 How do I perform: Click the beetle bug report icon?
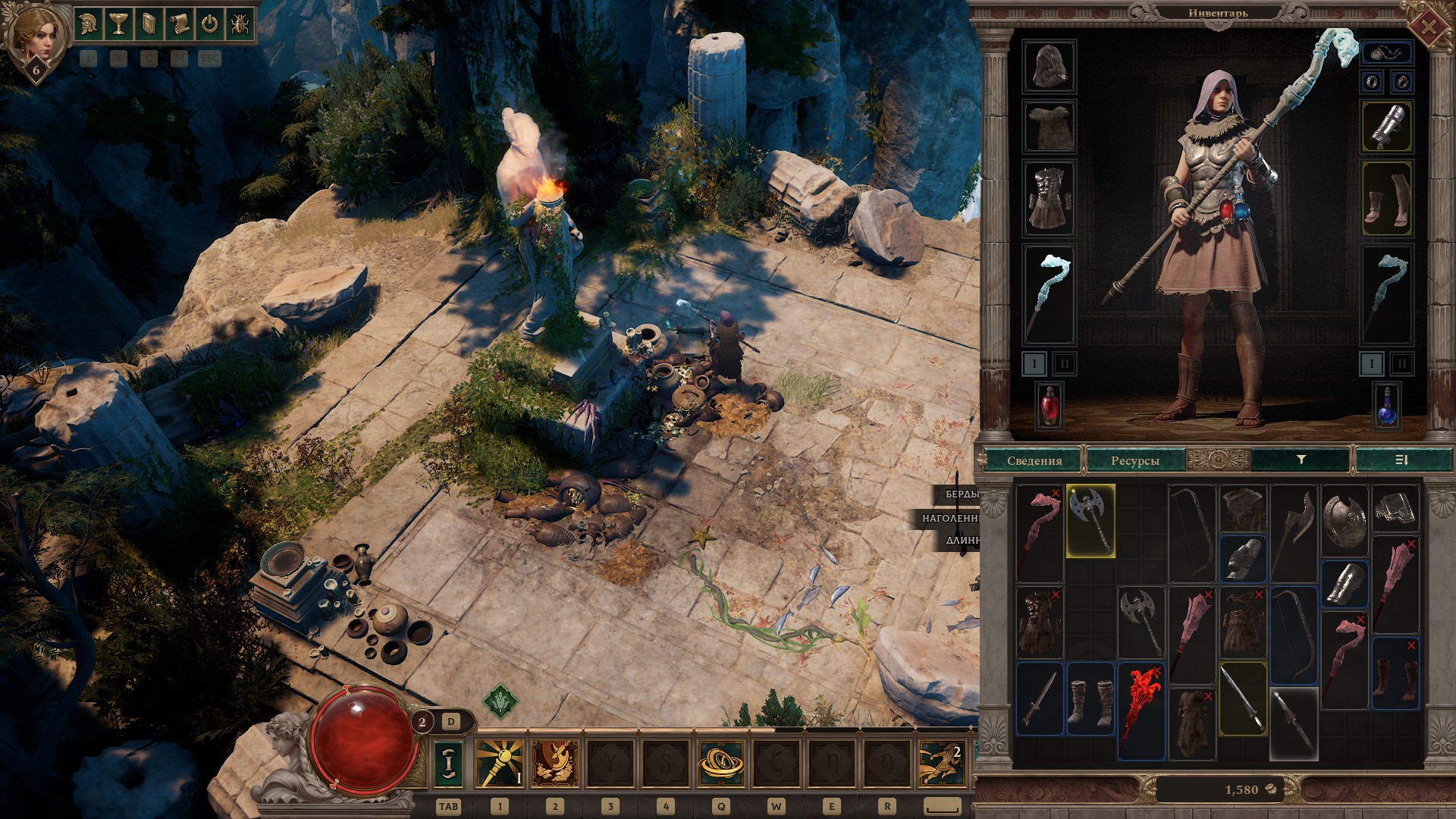tap(240, 24)
